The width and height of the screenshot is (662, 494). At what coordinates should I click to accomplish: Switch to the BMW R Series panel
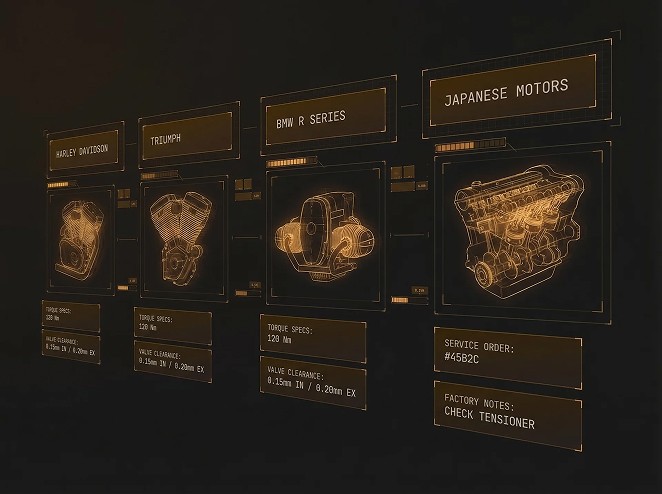pos(322,117)
